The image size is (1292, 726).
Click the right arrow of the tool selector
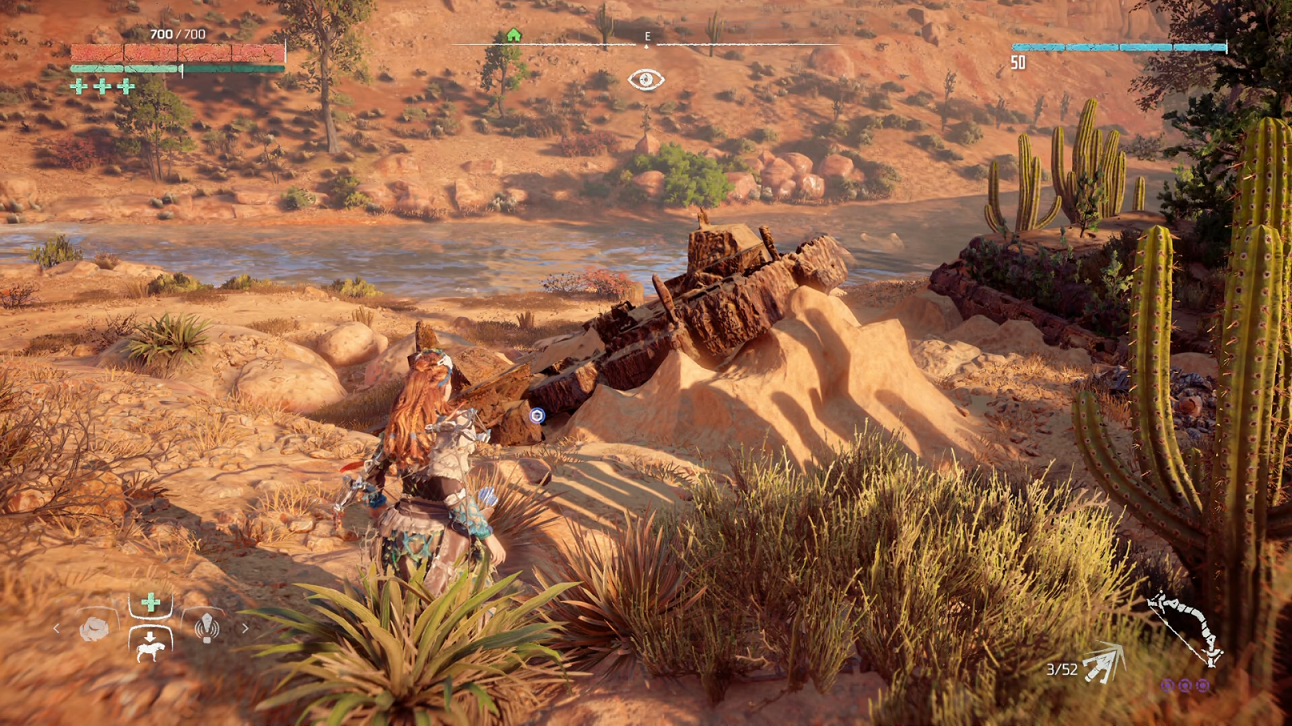coord(244,628)
